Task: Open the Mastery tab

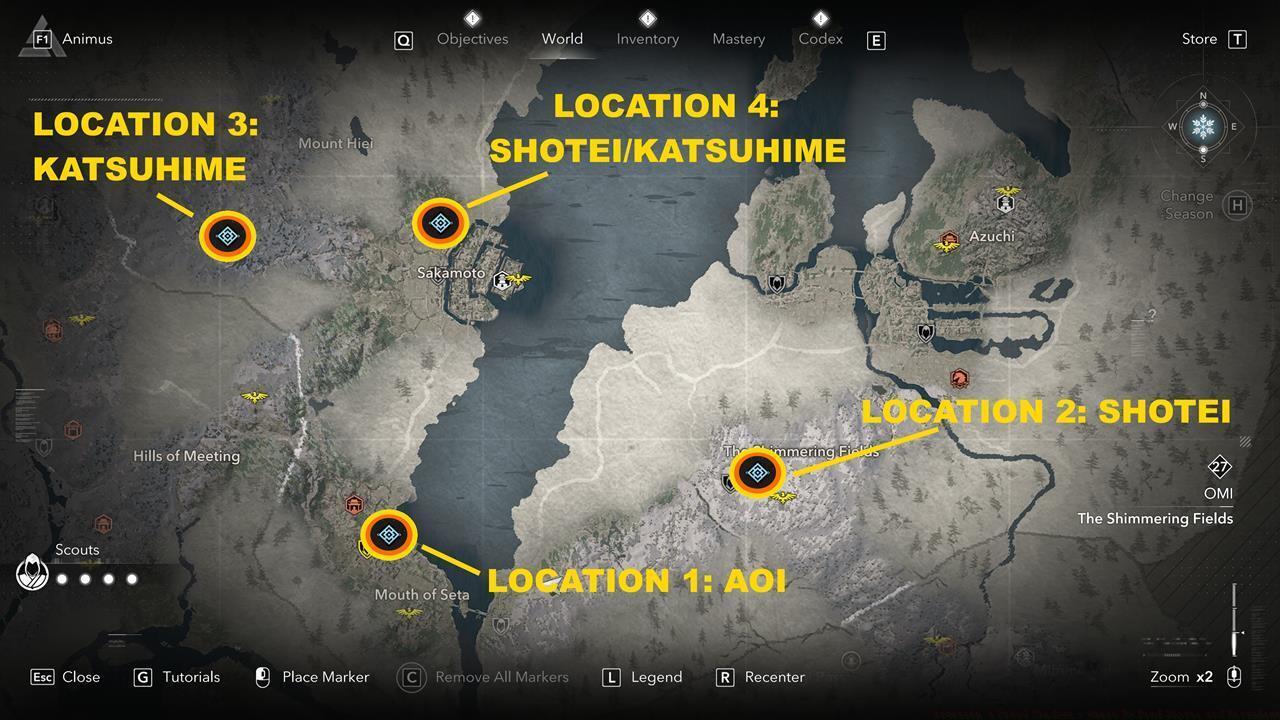Action: pos(737,38)
